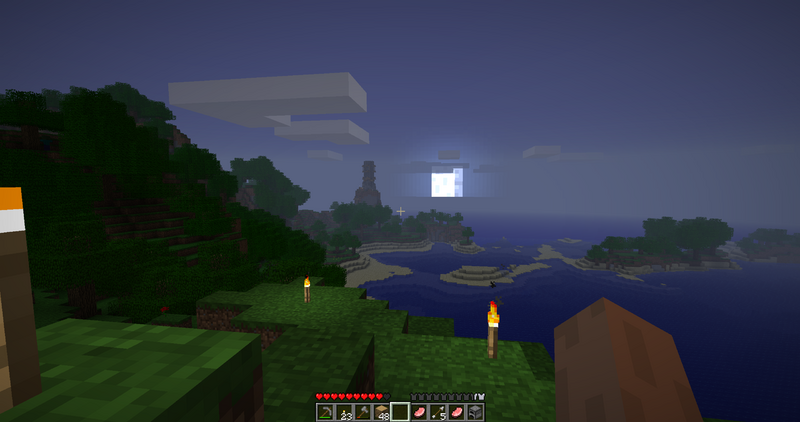Equip the axe from the hotbar
The width and height of the screenshot is (800, 422).
coord(362,411)
